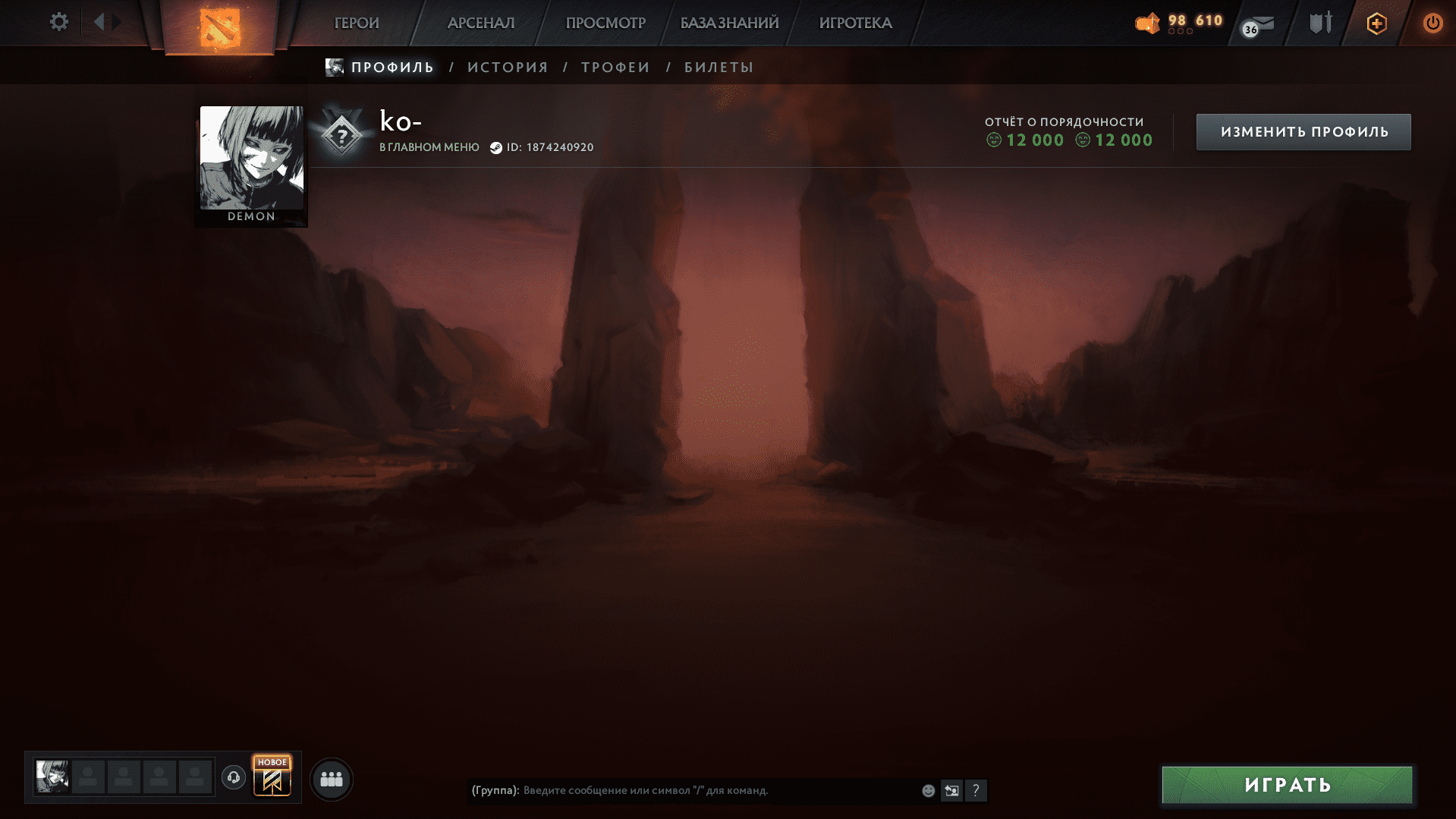This screenshot has height=819, width=1456.
Task: Toggle the voice chat headset
Action: coord(233,777)
